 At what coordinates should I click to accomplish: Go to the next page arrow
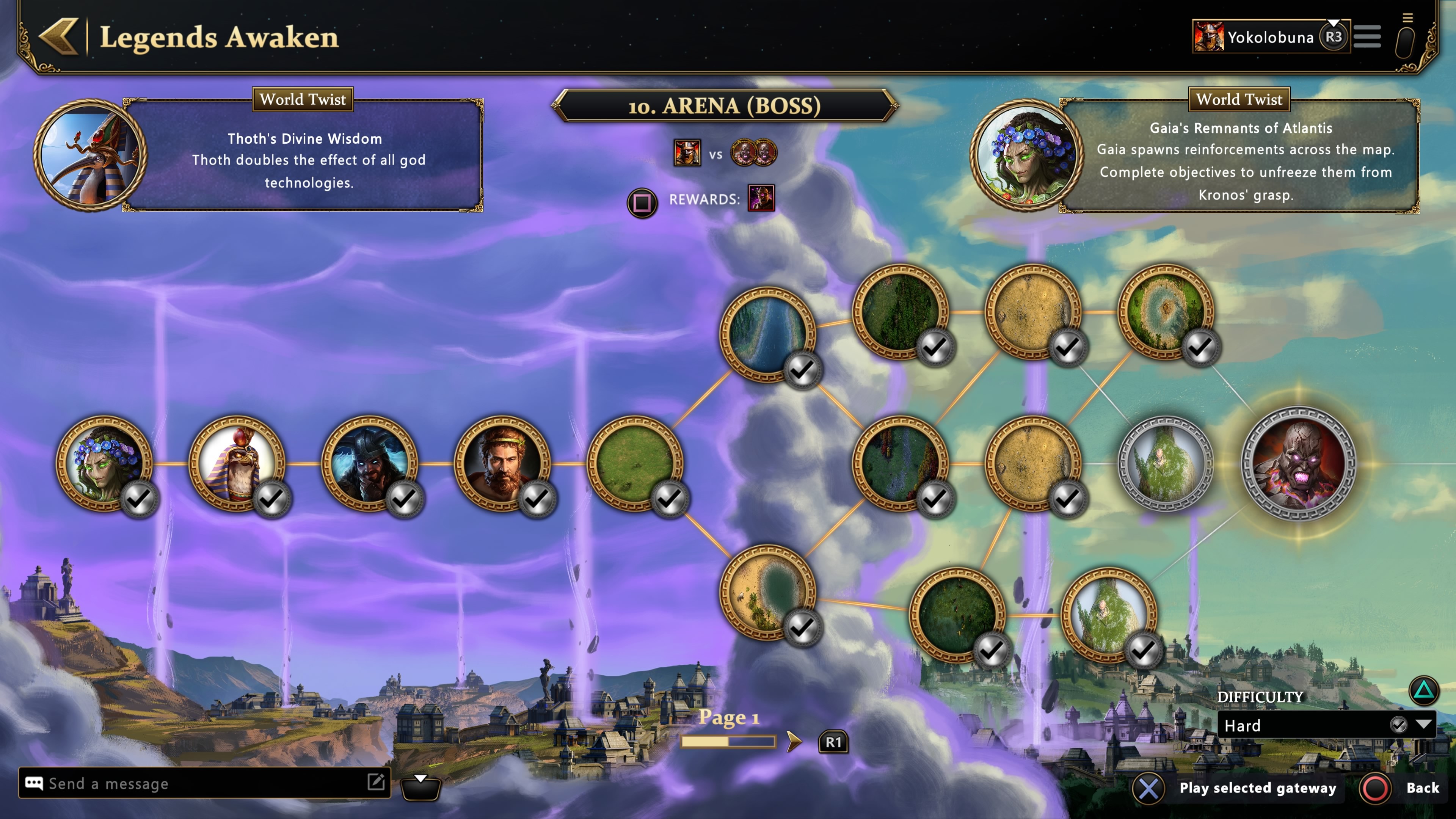(x=794, y=742)
